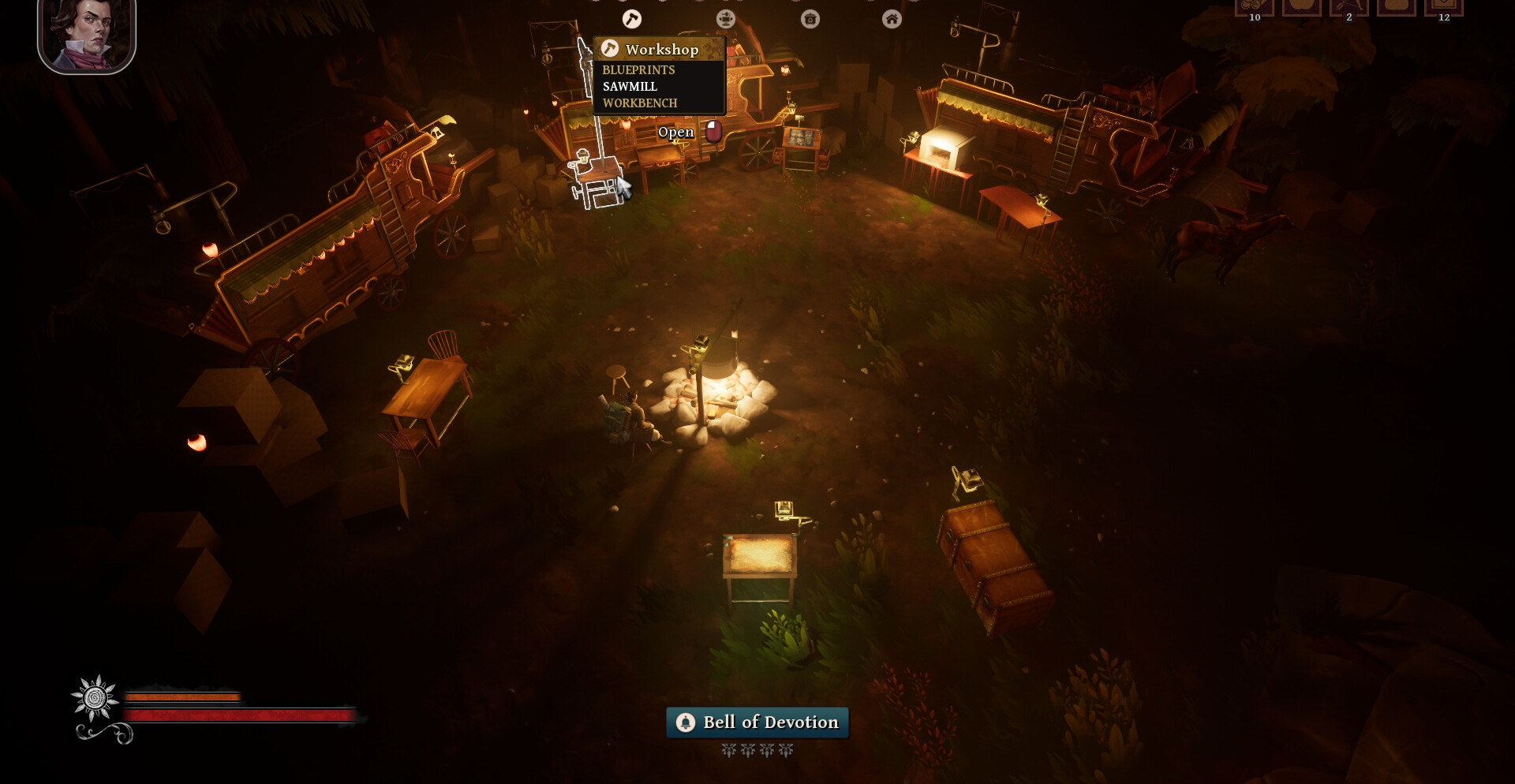This screenshot has height=784, width=1515.
Task: Select the hammer Workshop icon
Action: [632, 19]
